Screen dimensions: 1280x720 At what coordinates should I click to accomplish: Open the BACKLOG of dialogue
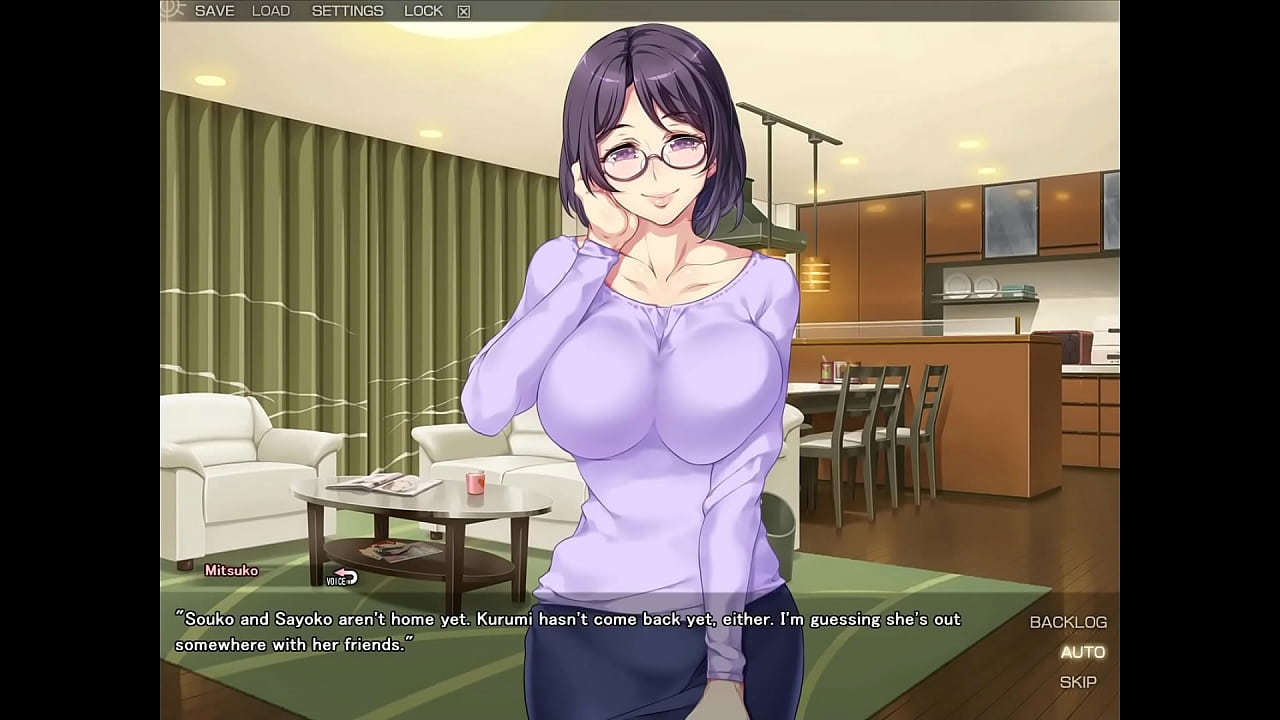point(1068,622)
